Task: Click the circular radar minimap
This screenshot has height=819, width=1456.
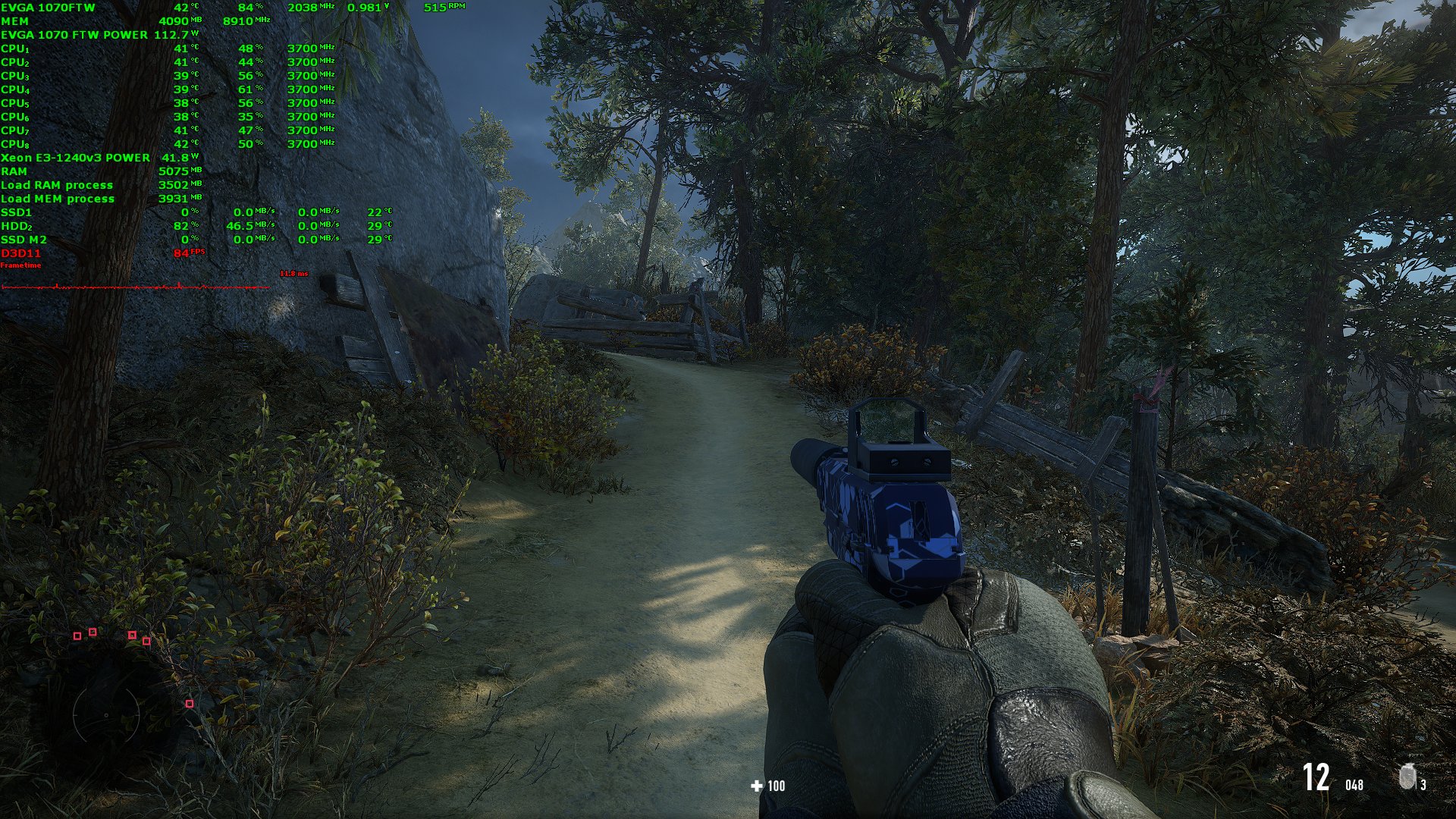Action: (x=106, y=714)
